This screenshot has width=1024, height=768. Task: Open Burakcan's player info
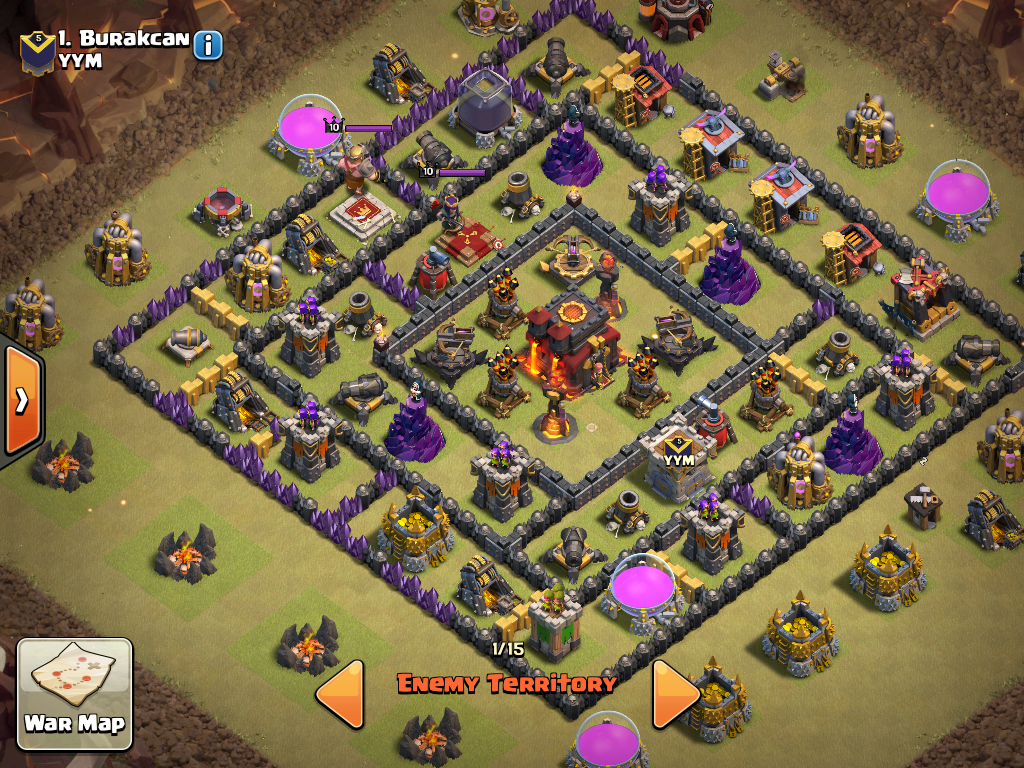(208, 45)
